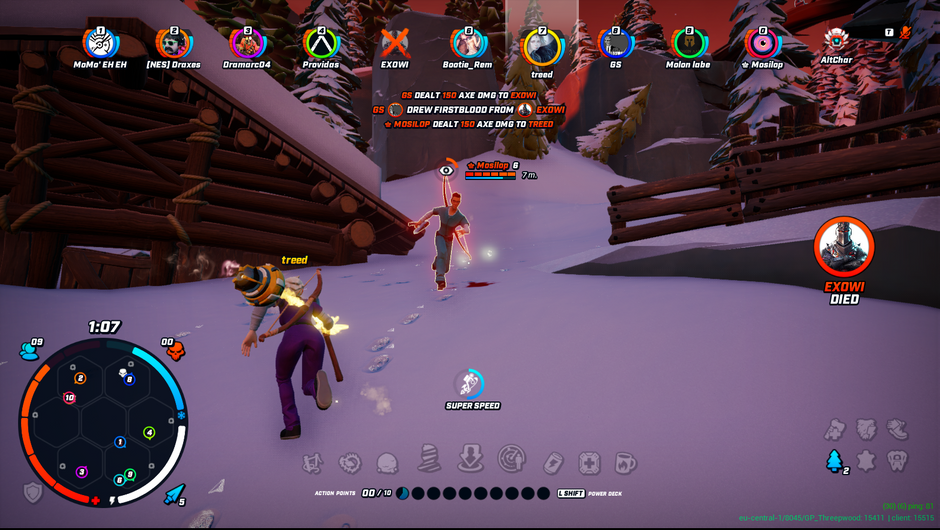Activate the soda can ability icon

pos(555,462)
